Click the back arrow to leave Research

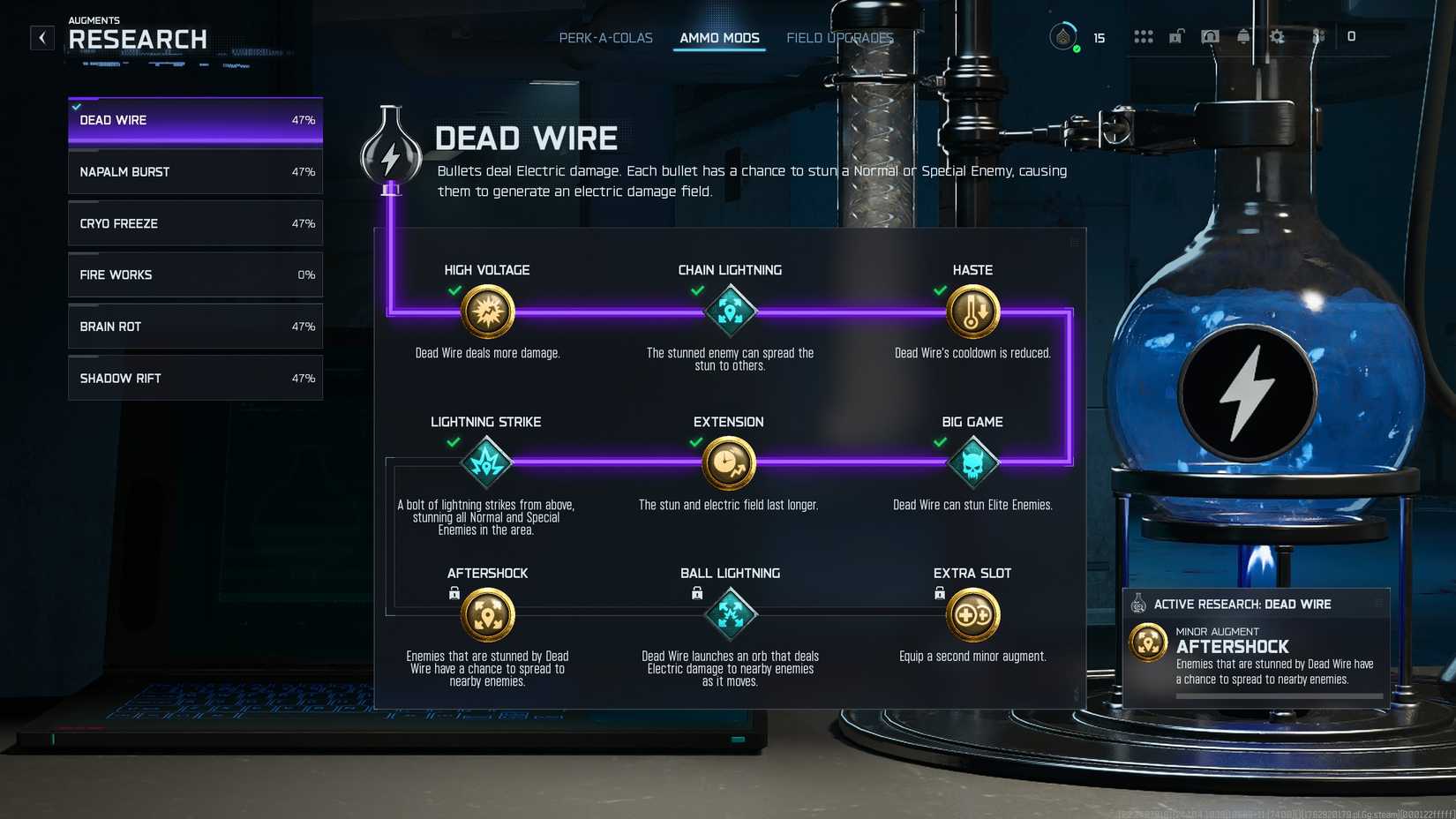click(41, 37)
